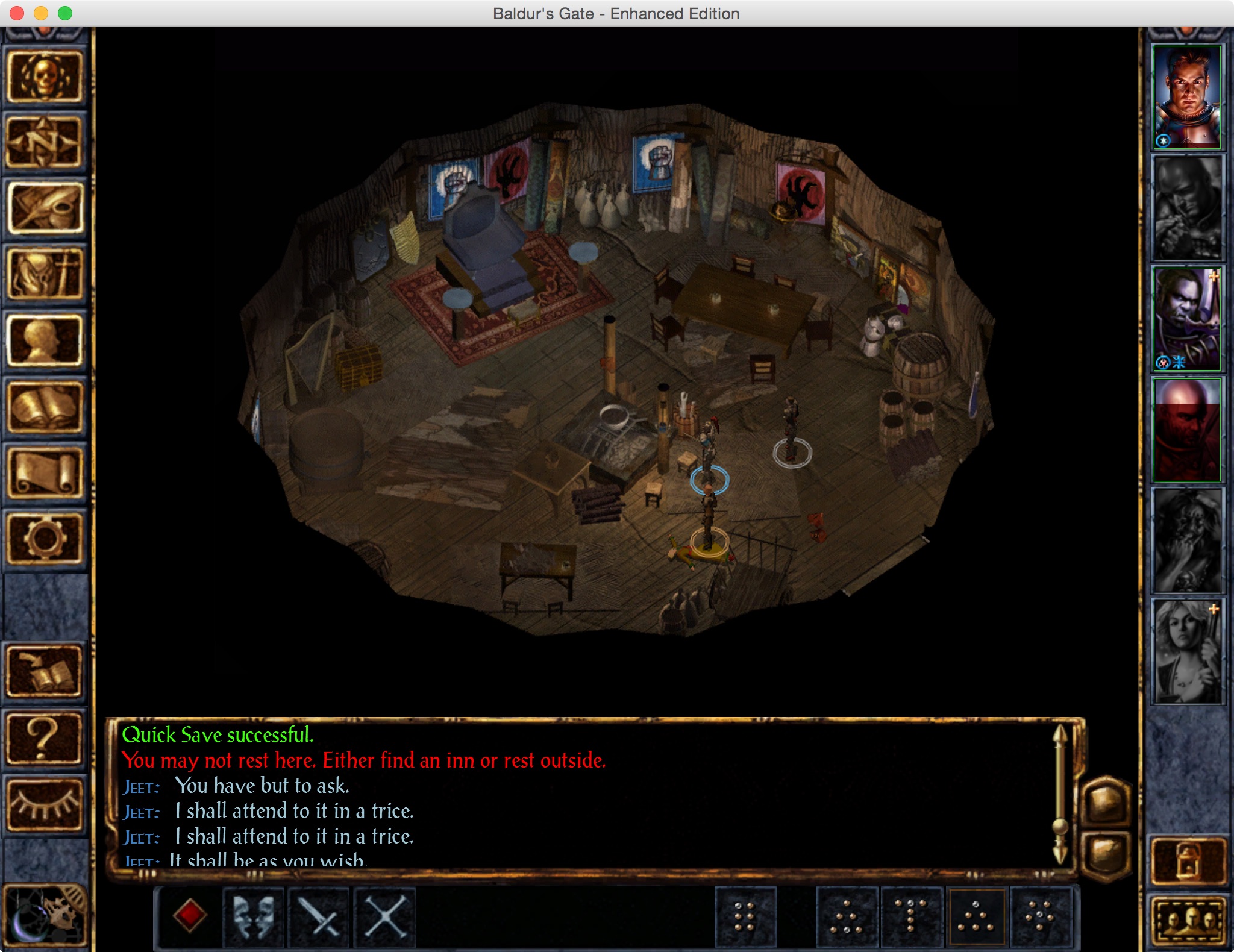Open game options with the gear button

[x=44, y=539]
